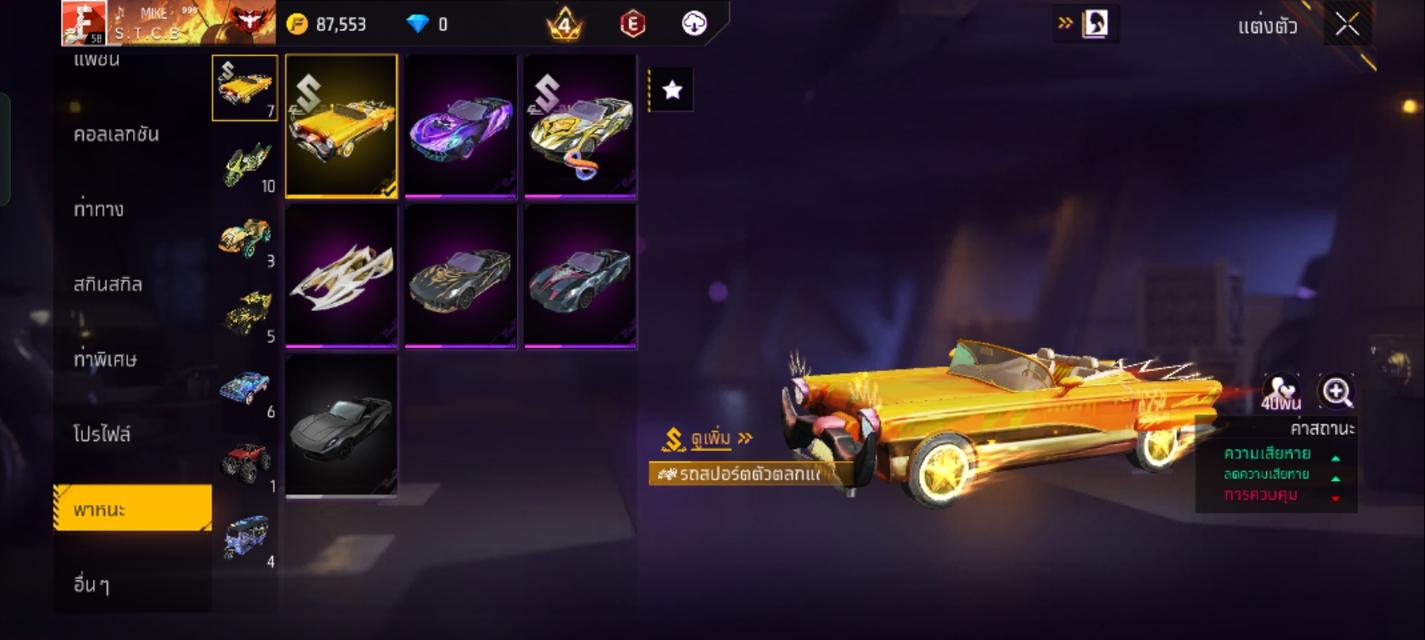Open the สกินสกิล skill skins tab
1425x640 pixels.
coord(108,284)
